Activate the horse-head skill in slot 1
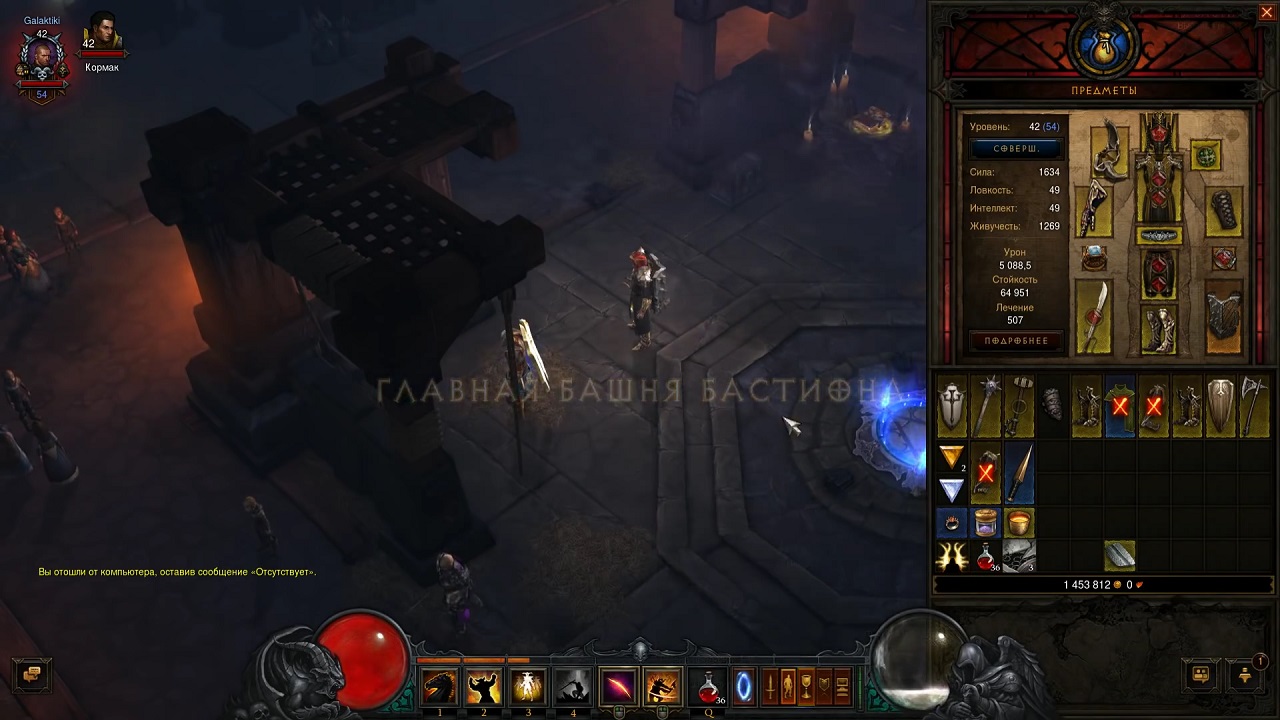Image resolution: width=1280 pixels, height=720 pixels. click(440, 687)
